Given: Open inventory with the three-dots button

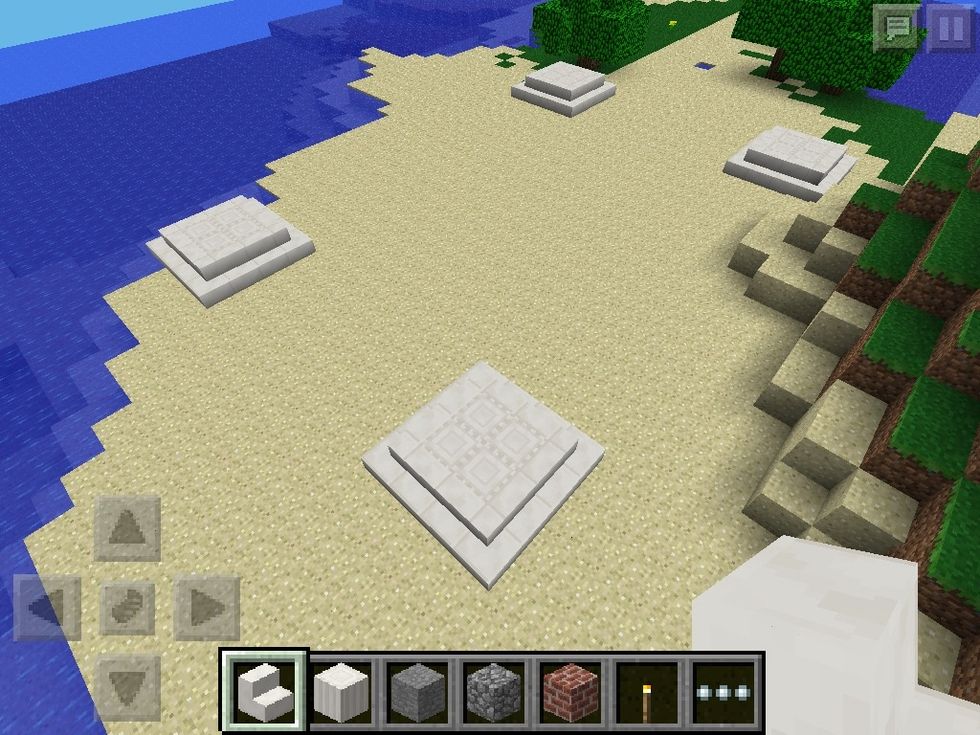Looking at the screenshot, I should (x=725, y=691).
